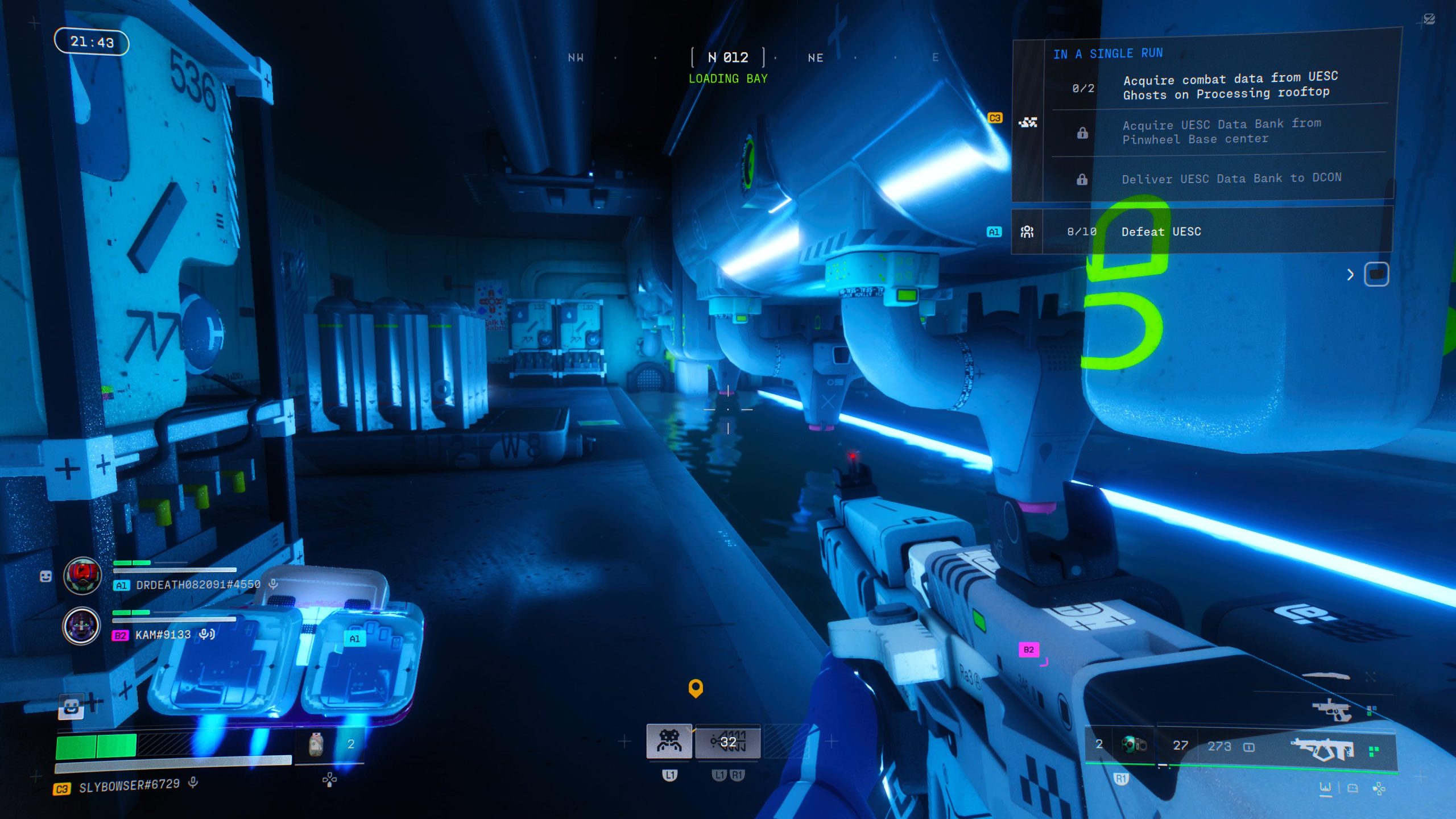The width and height of the screenshot is (1456, 819).
Task: Click the Acquire combat data objective text
Action: click(1228, 86)
